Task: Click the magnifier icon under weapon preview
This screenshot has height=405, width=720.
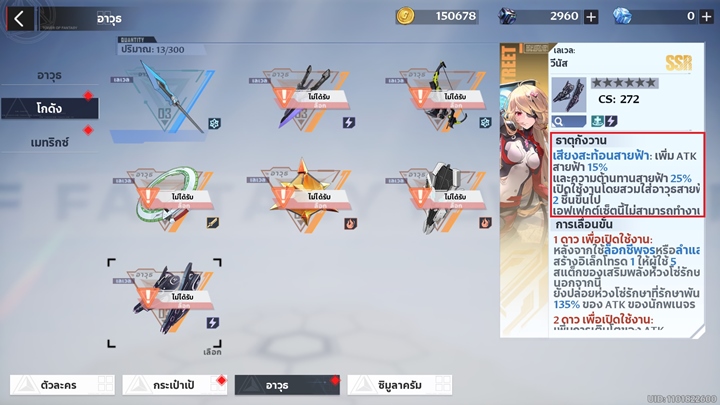Action: pyautogui.click(x=559, y=121)
